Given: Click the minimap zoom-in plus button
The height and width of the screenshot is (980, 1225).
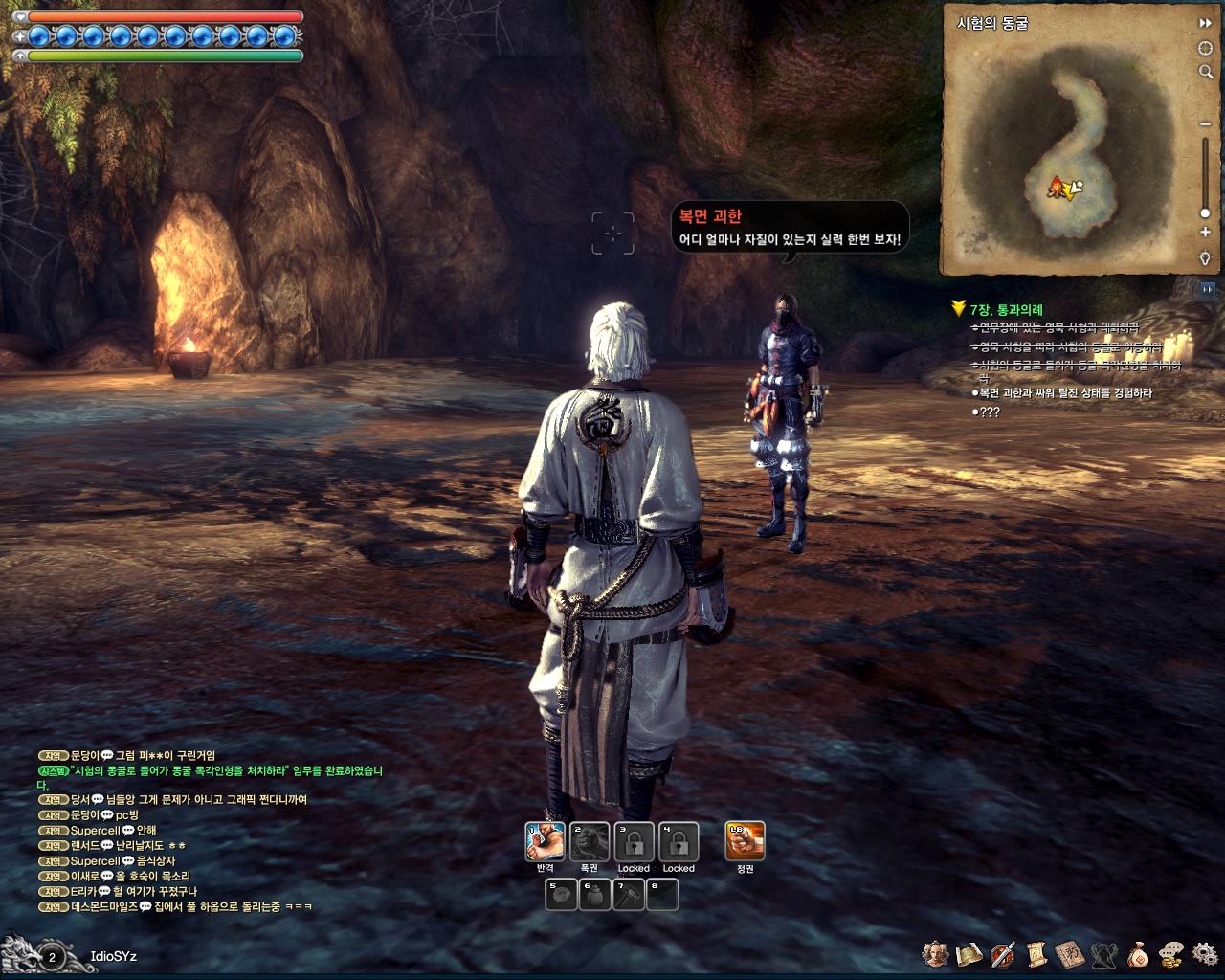Looking at the screenshot, I should 1205,233.
